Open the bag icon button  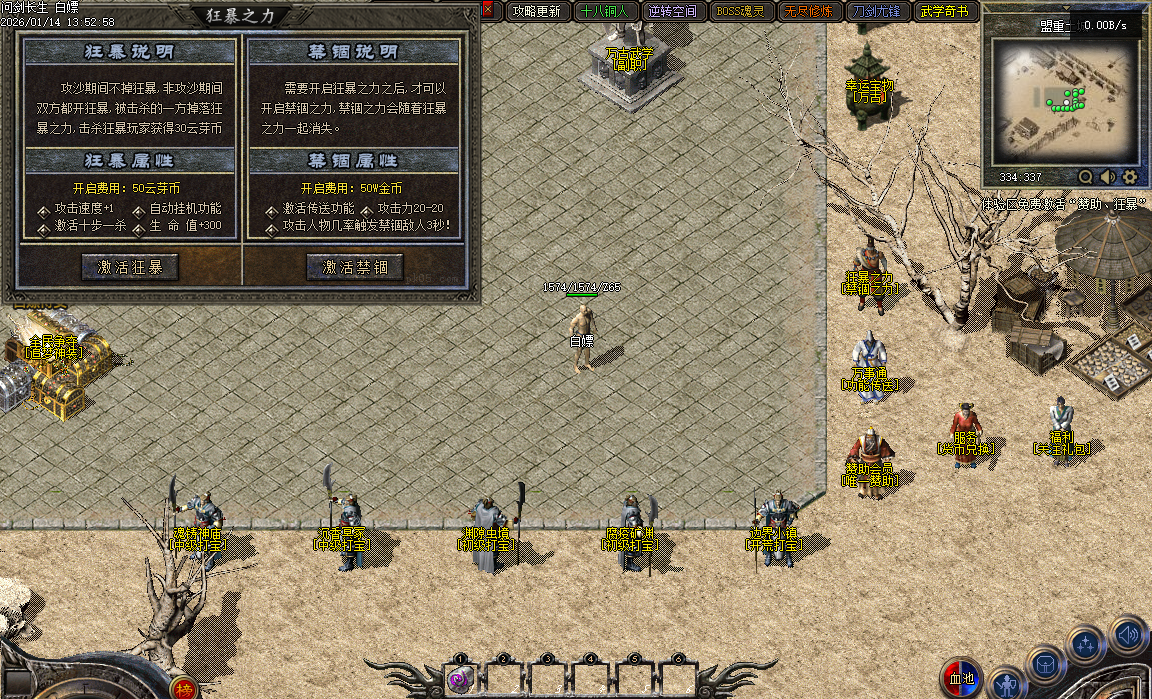pyautogui.click(x=1046, y=664)
